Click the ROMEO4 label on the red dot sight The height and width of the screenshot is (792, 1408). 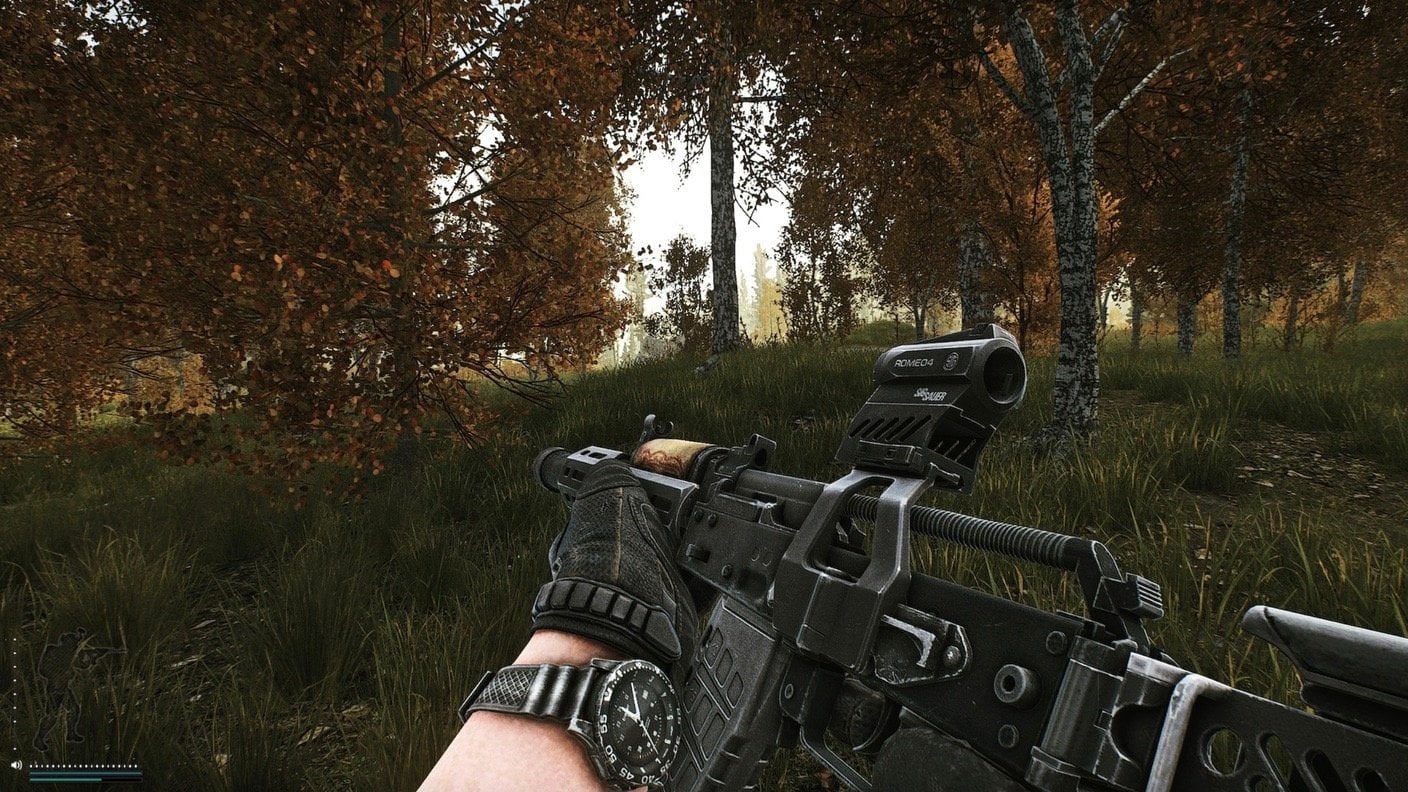point(914,363)
